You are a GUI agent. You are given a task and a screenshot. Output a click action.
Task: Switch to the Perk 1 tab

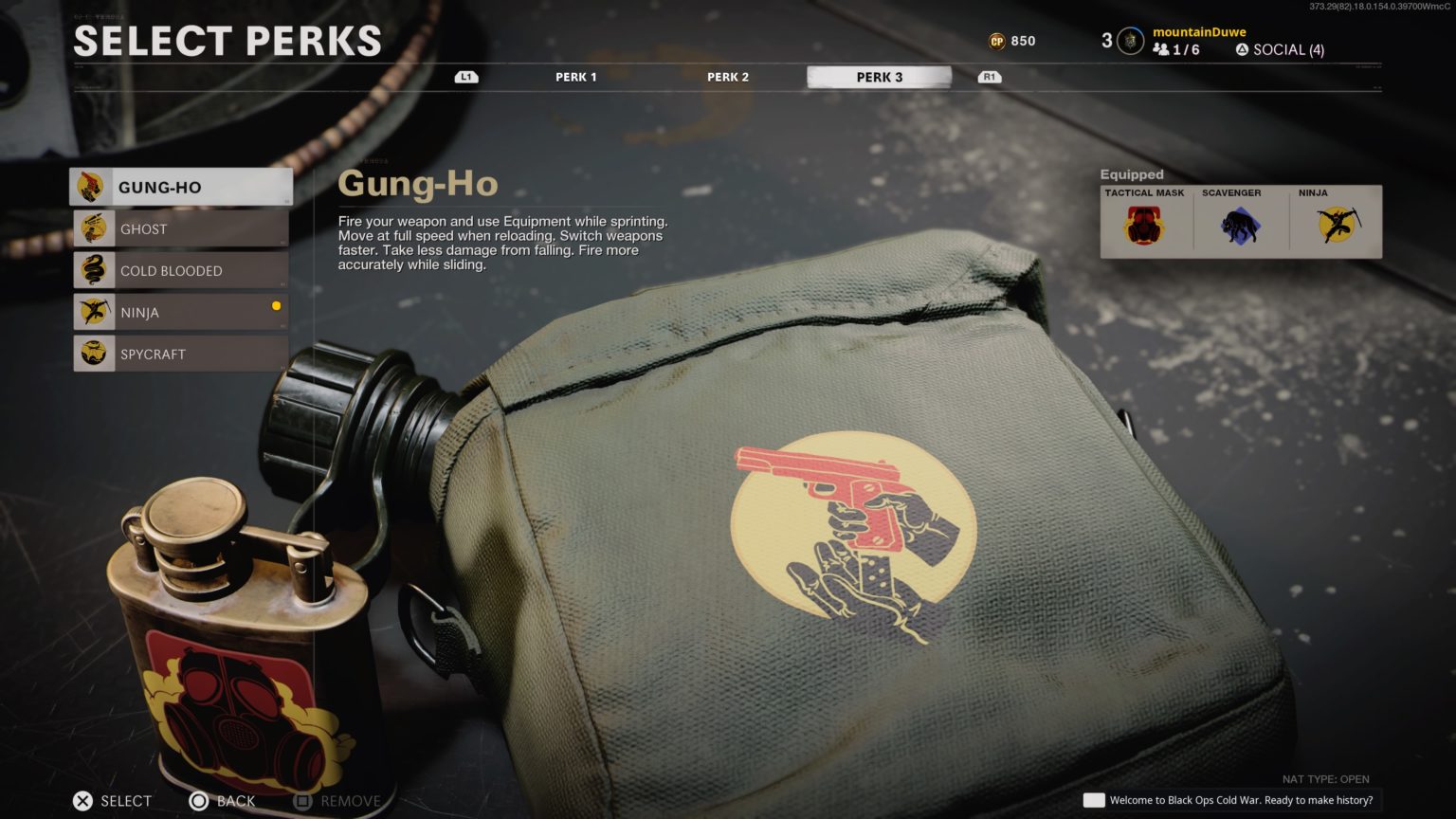pyautogui.click(x=575, y=77)
